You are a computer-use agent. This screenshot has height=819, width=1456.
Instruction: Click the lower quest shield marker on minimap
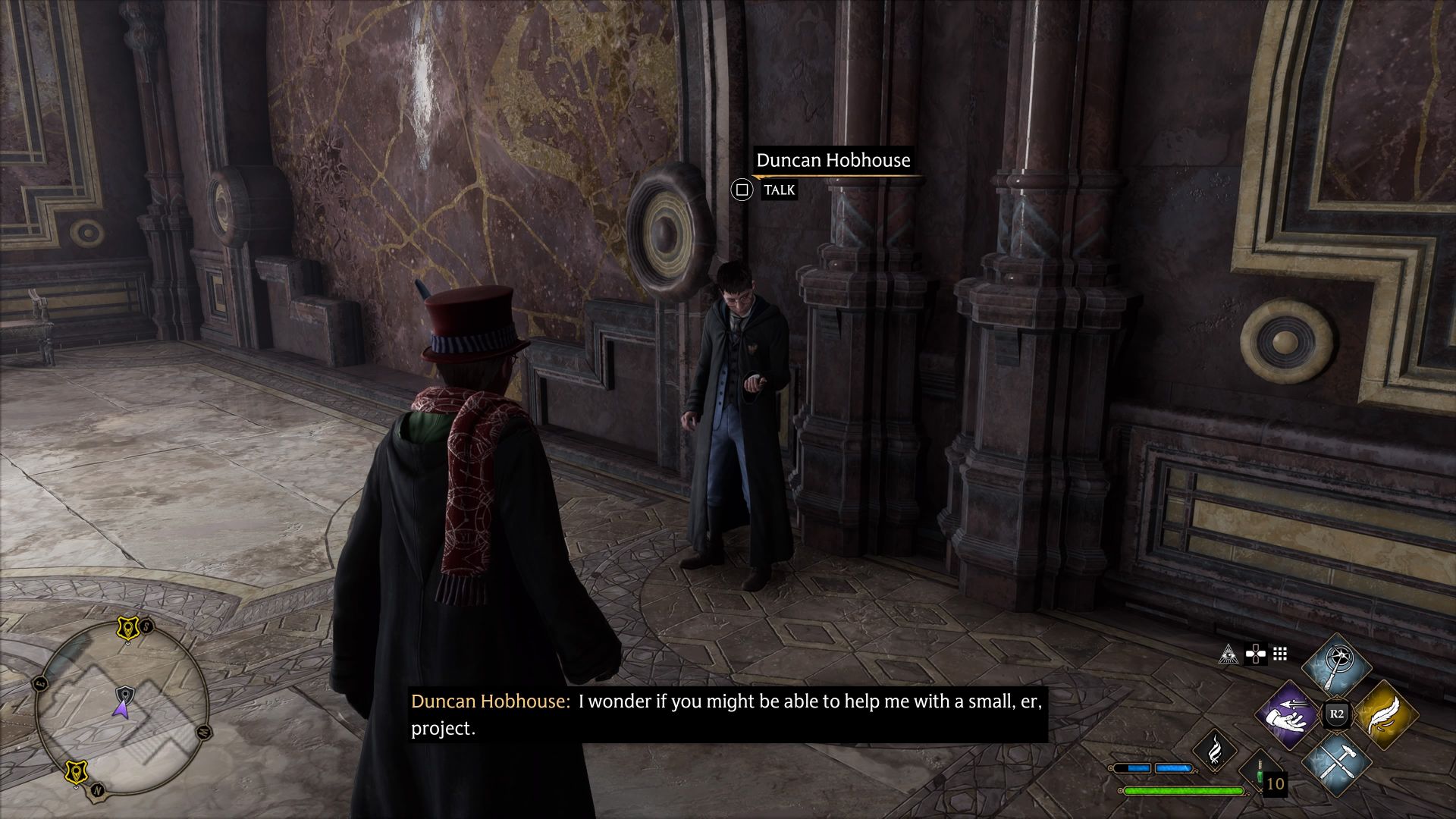coord(77,770)
